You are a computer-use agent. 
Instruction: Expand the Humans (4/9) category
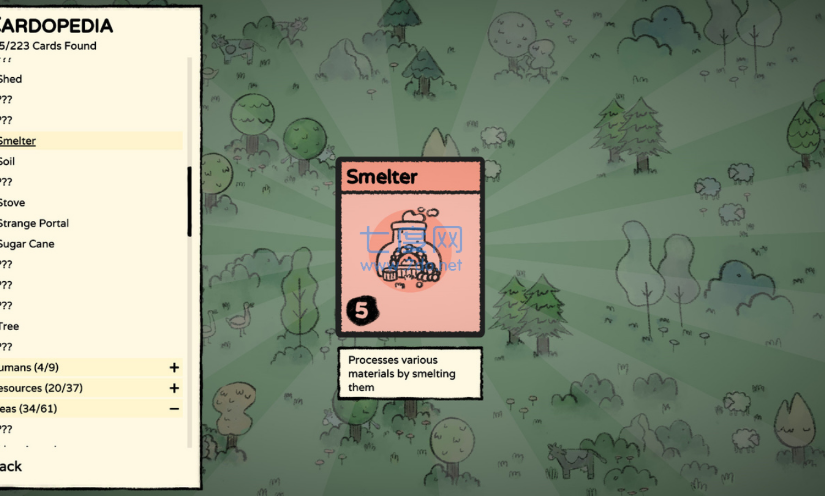pyautogui.click(x=174, y=368)
